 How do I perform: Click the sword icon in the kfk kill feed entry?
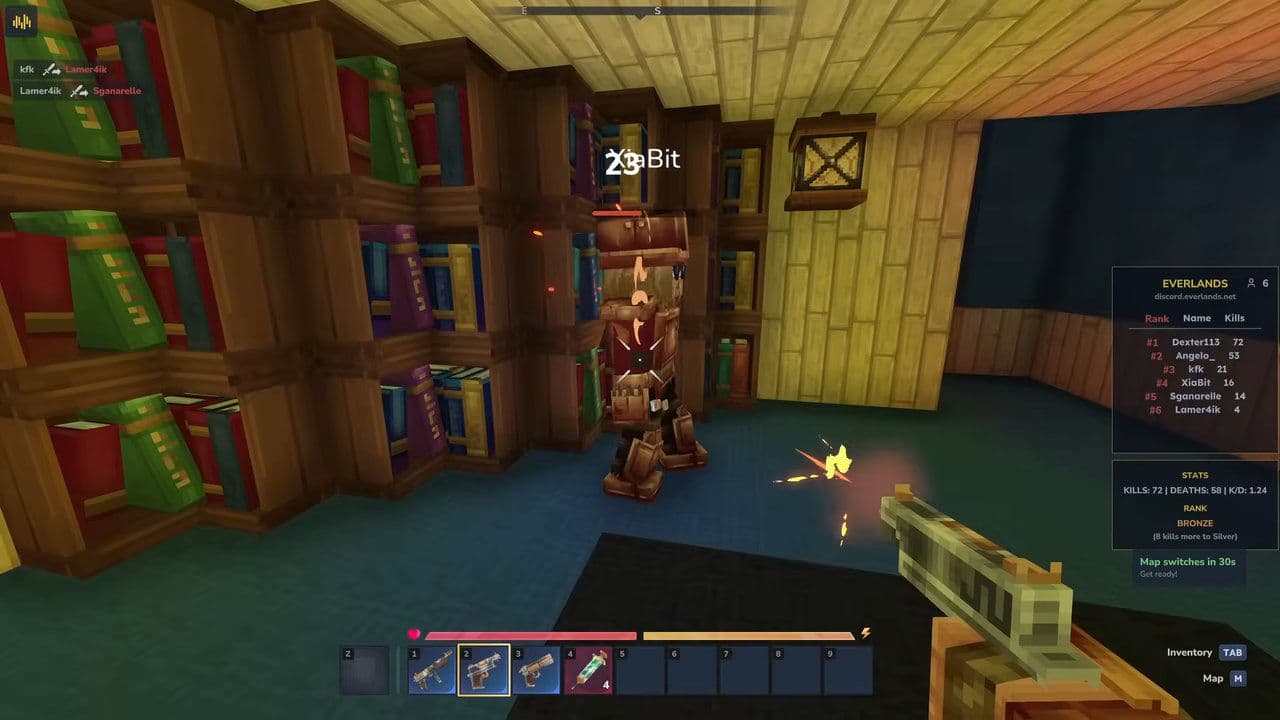pos(50,71)
